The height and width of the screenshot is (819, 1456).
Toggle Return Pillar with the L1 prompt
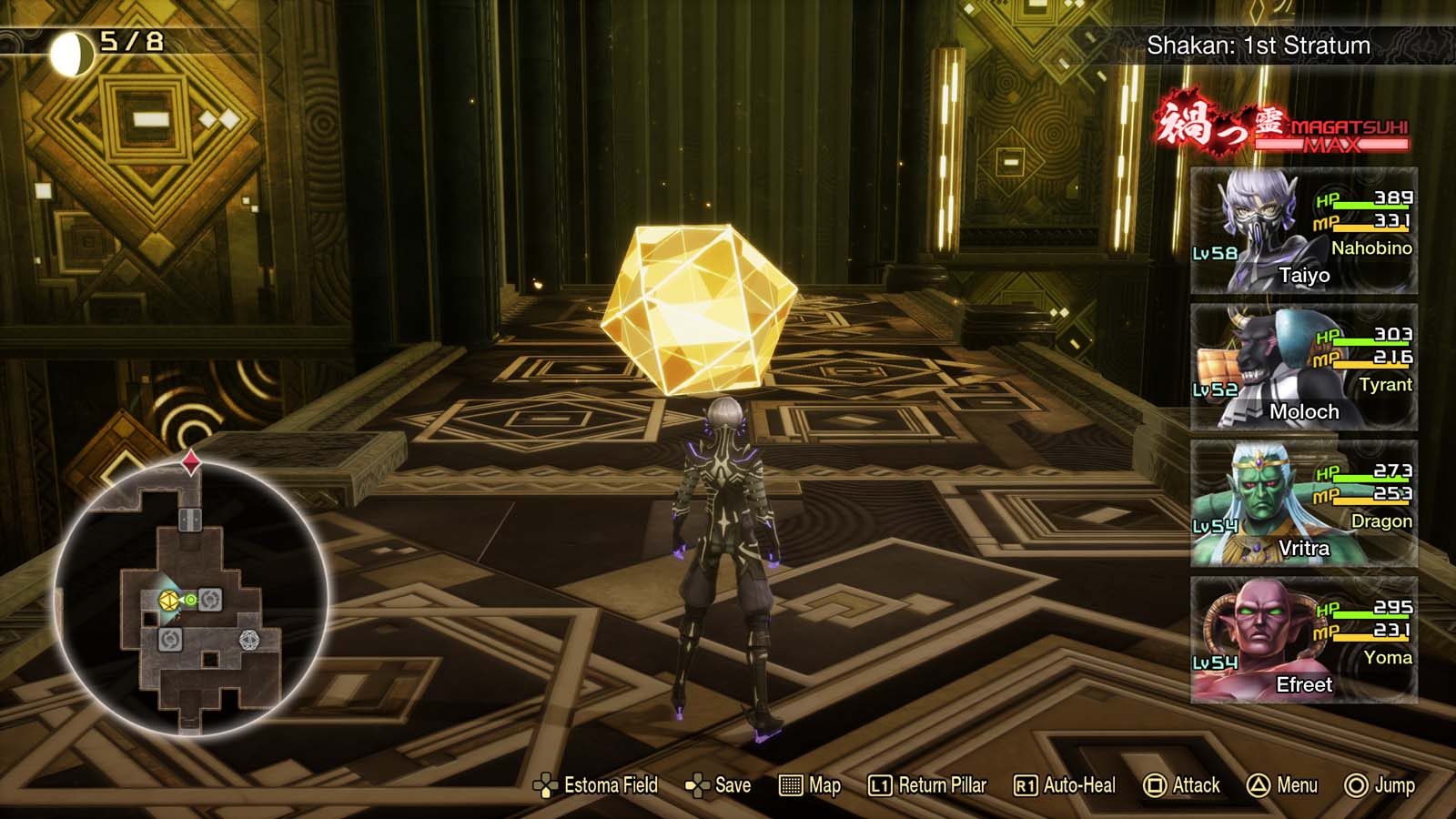tap(917, 784)
